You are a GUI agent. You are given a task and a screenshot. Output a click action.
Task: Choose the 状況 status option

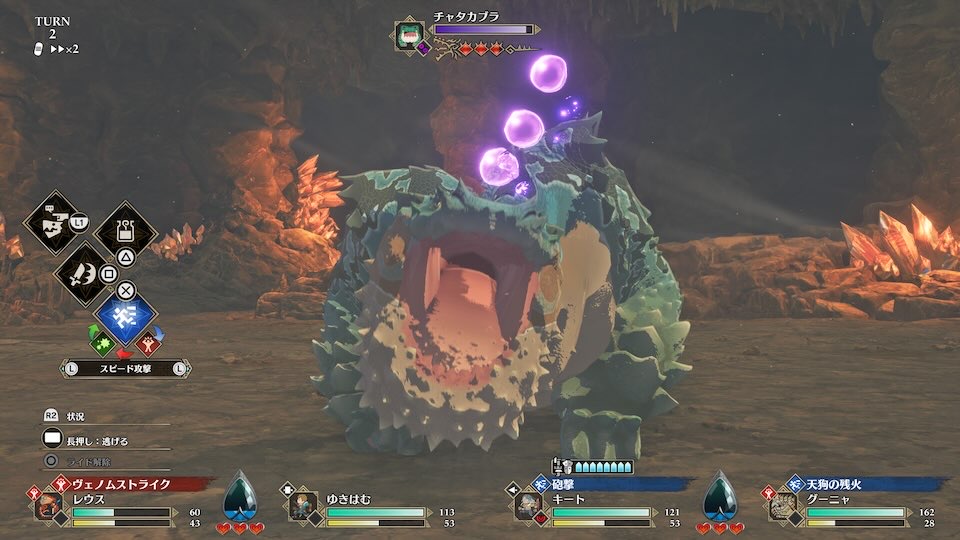click(x=76, y=416)
